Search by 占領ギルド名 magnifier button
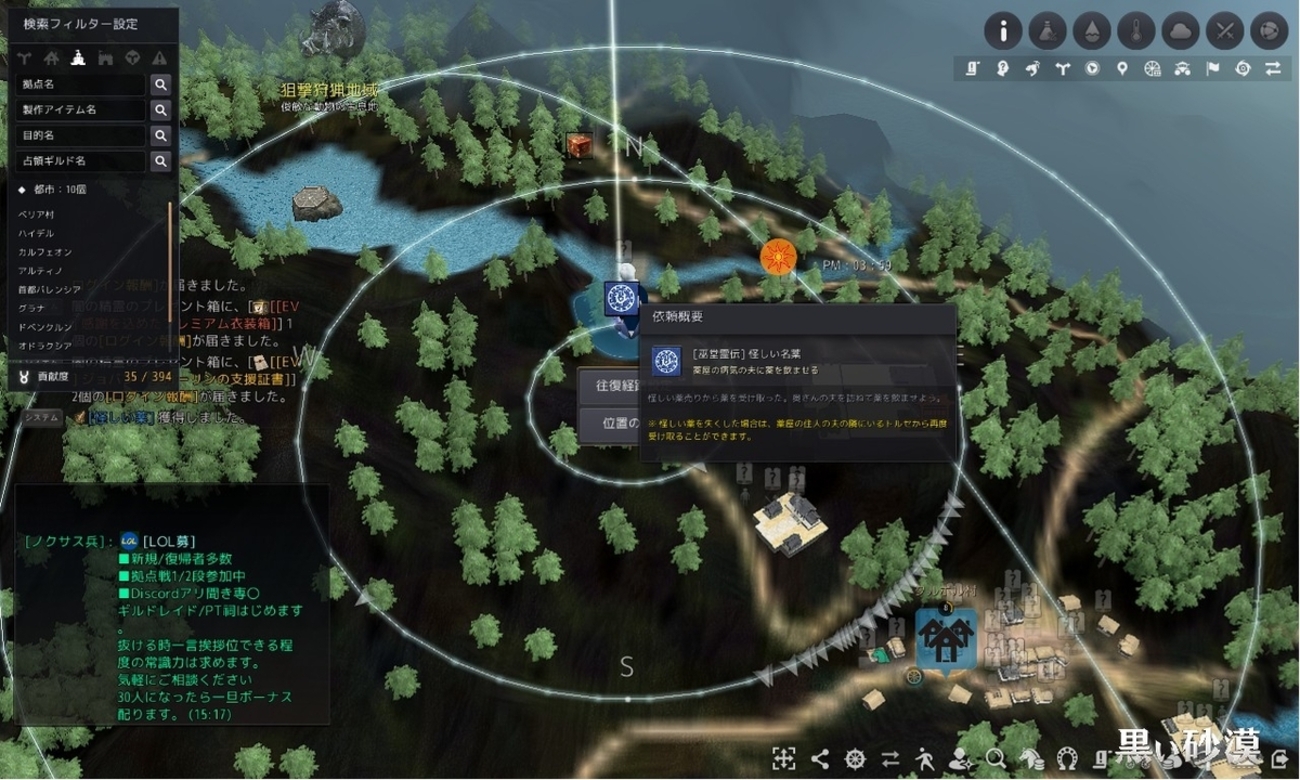The image size is (1300, 780). coord(160,160)
